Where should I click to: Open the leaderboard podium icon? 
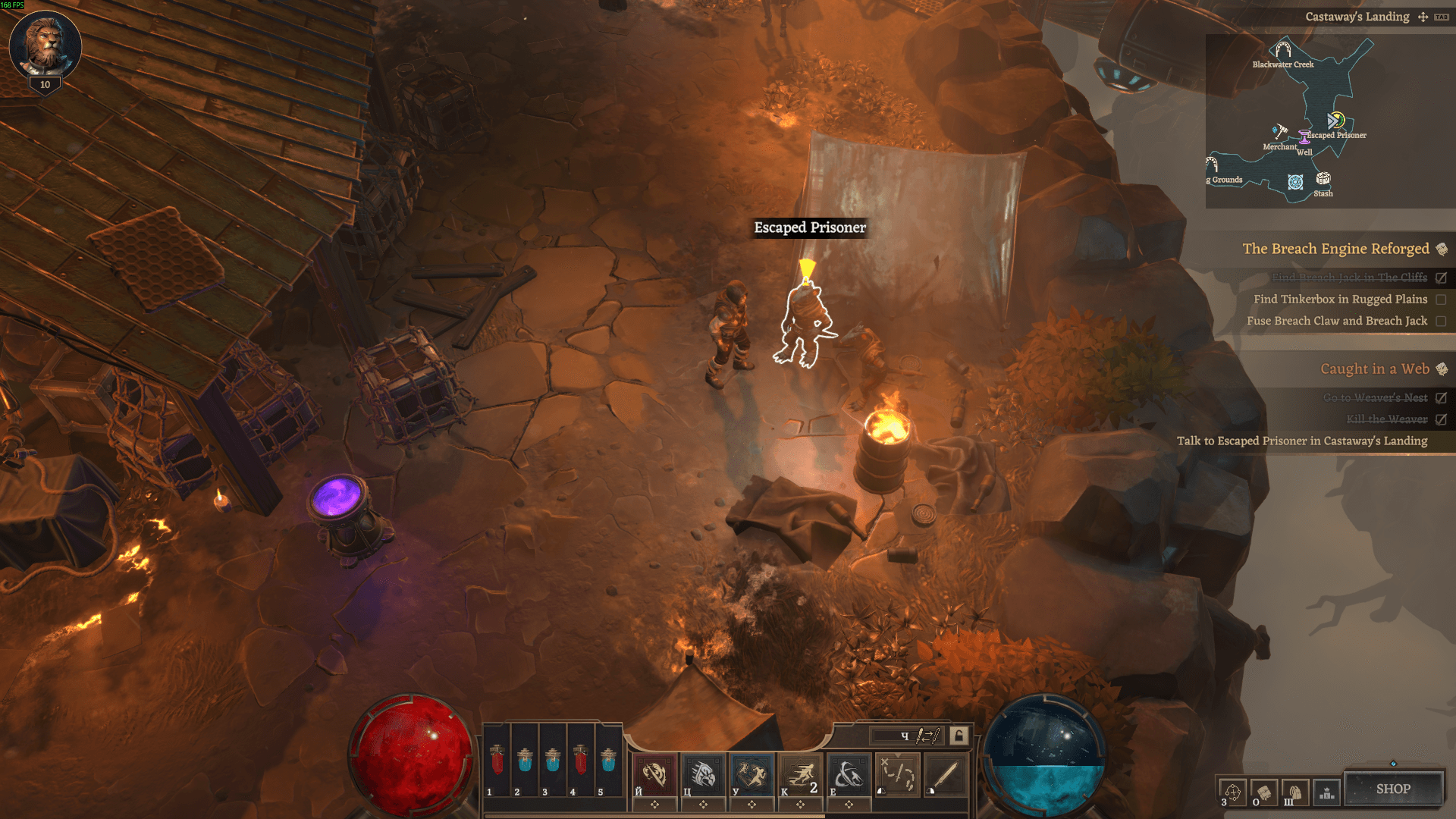(1327, 793)
